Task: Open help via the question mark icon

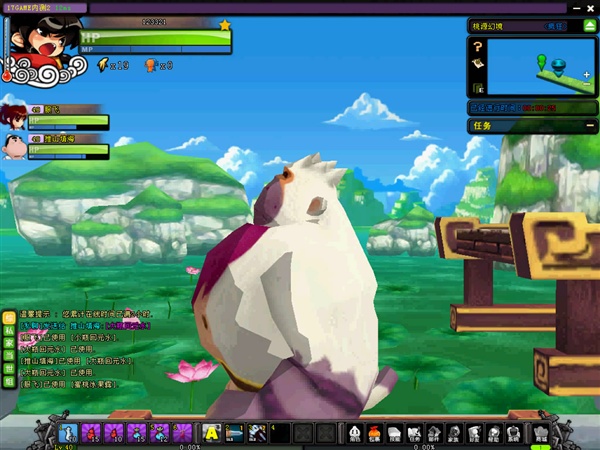Action: click(x=479, y=46)
